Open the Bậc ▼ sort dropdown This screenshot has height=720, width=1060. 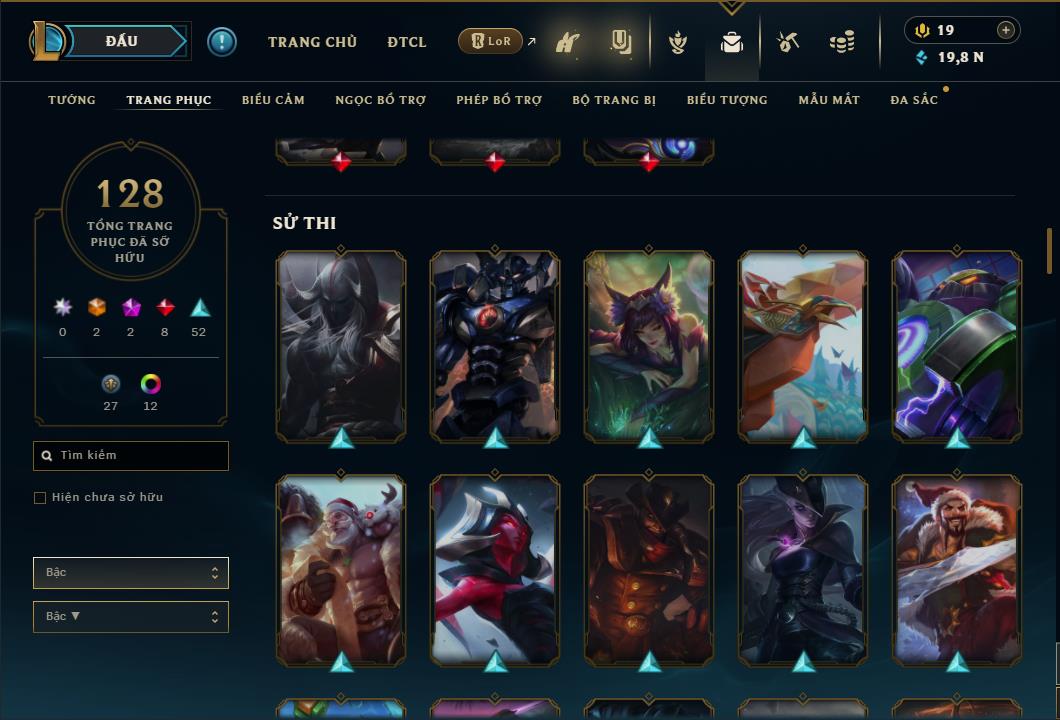[x=130, y=617]
